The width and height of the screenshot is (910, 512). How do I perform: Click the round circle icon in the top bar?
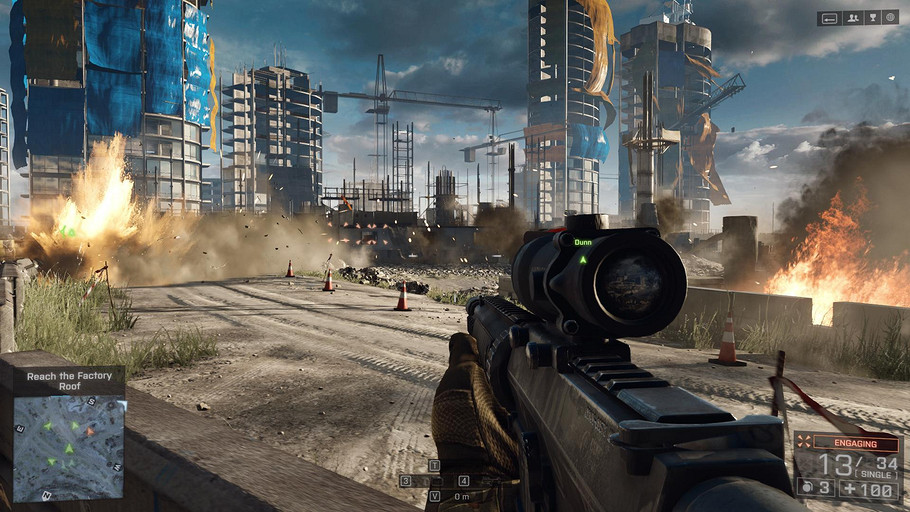point(890,18)
